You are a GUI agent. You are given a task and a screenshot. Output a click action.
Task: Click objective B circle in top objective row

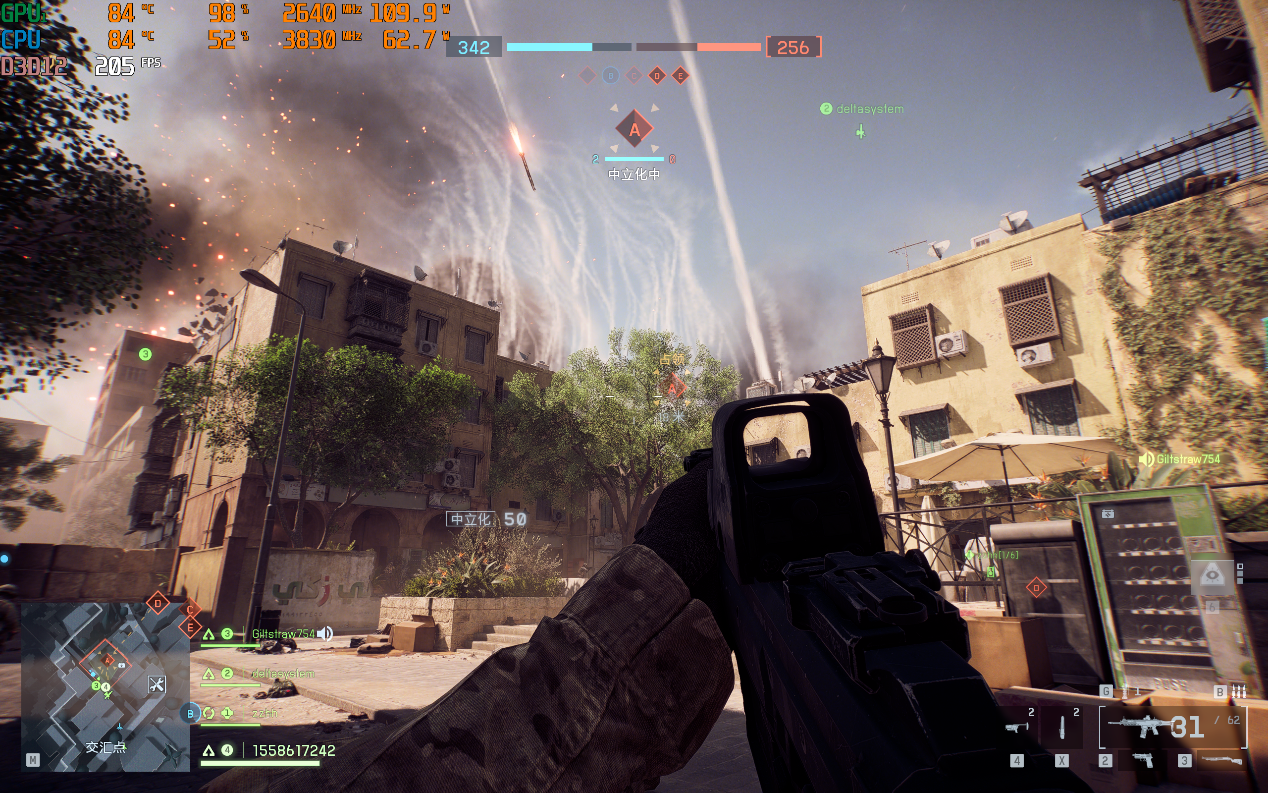(610, 75)
